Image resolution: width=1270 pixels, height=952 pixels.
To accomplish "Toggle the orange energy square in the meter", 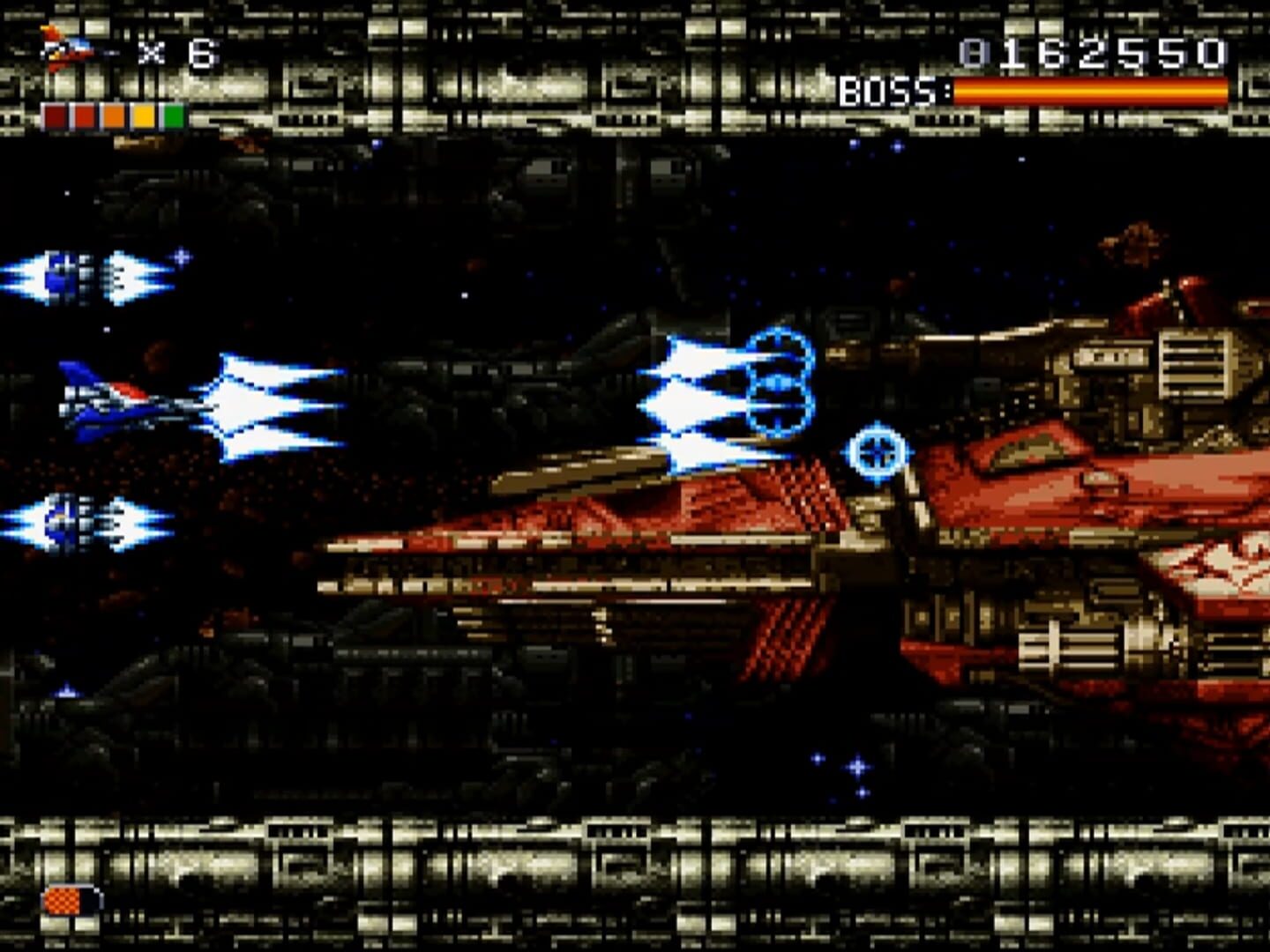I will [x=116, y=114].
